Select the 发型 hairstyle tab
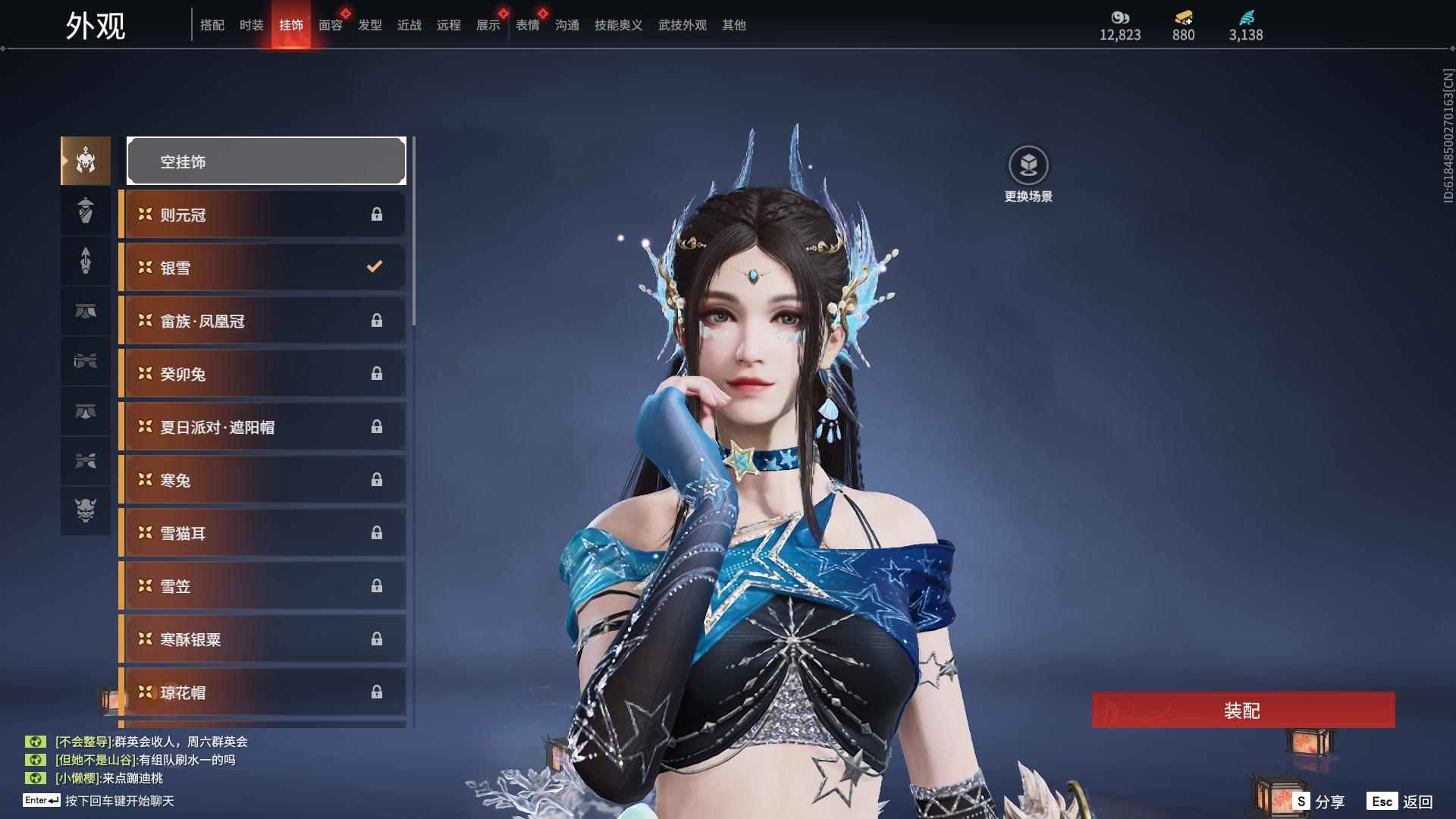Viewport: 1456px width, 819px height. 369,25
